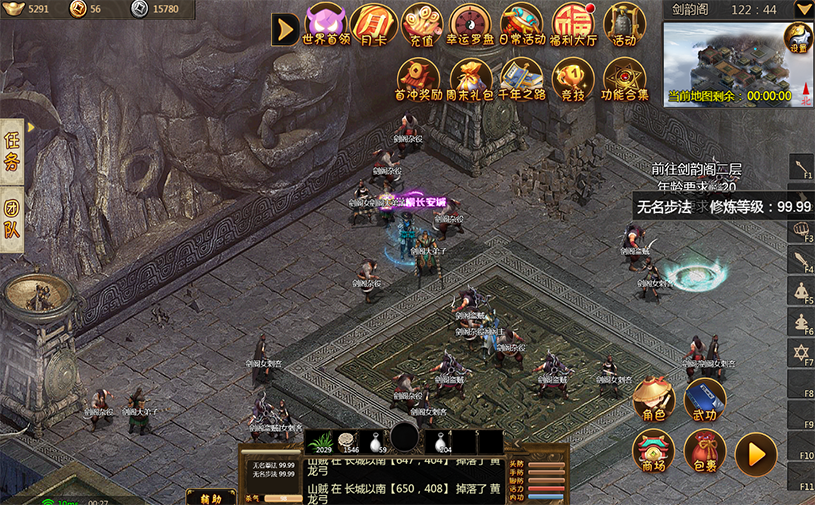Open the 福利大厅 welfare hall

pos(573,24)
